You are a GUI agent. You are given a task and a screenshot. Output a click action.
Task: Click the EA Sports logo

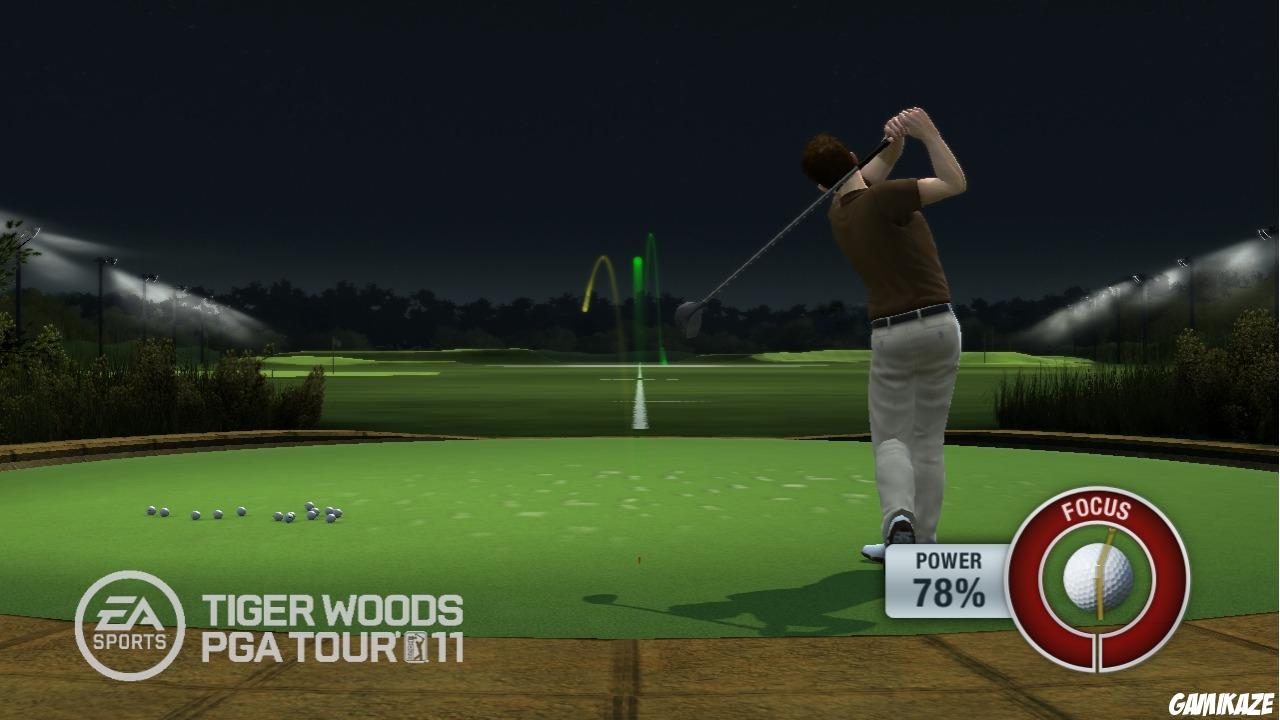point(130,618)
